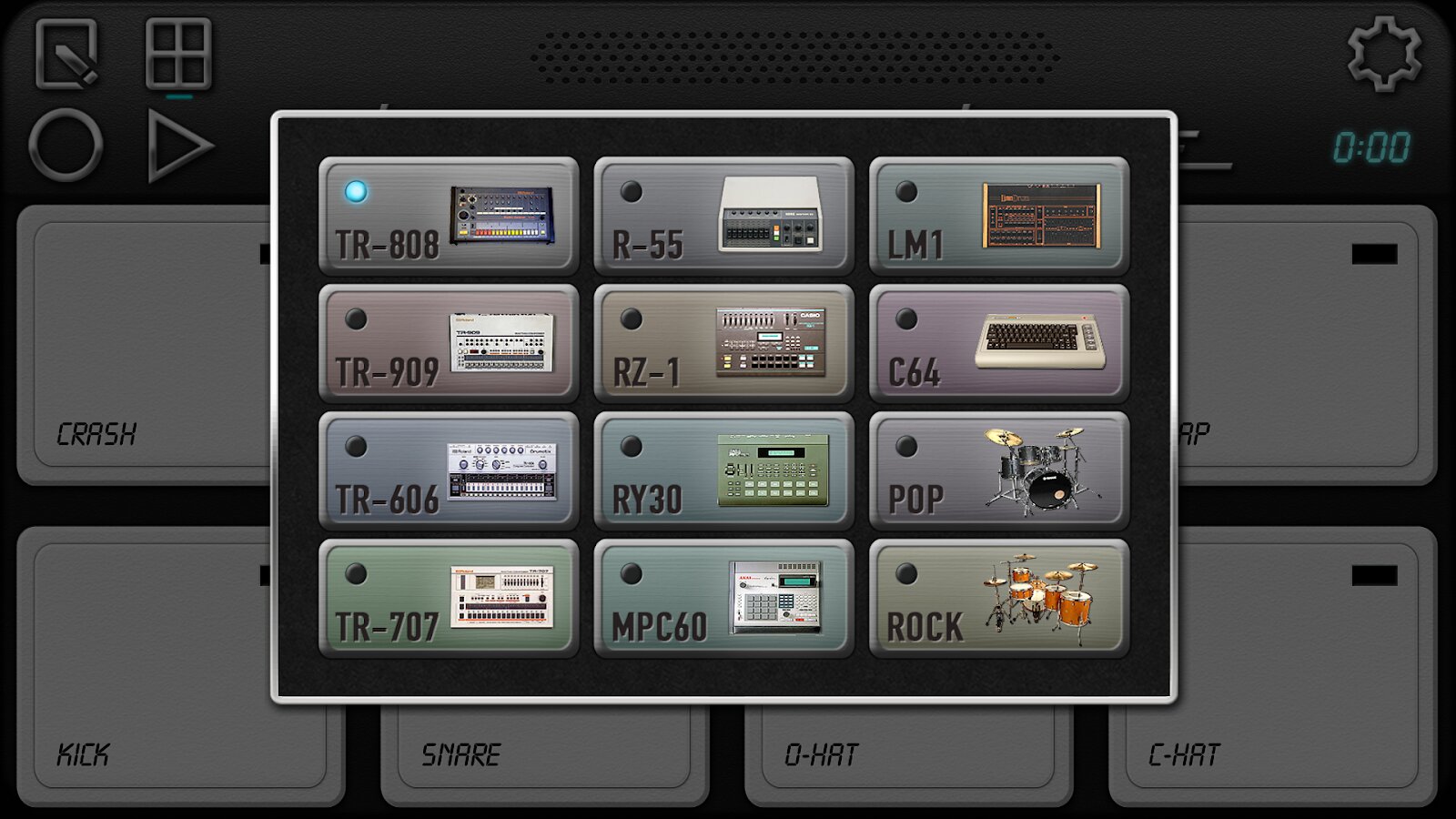Activate the LM1 kit indicator LED
This screenshot has height=819, width=1456.
(x=907, y=191)
